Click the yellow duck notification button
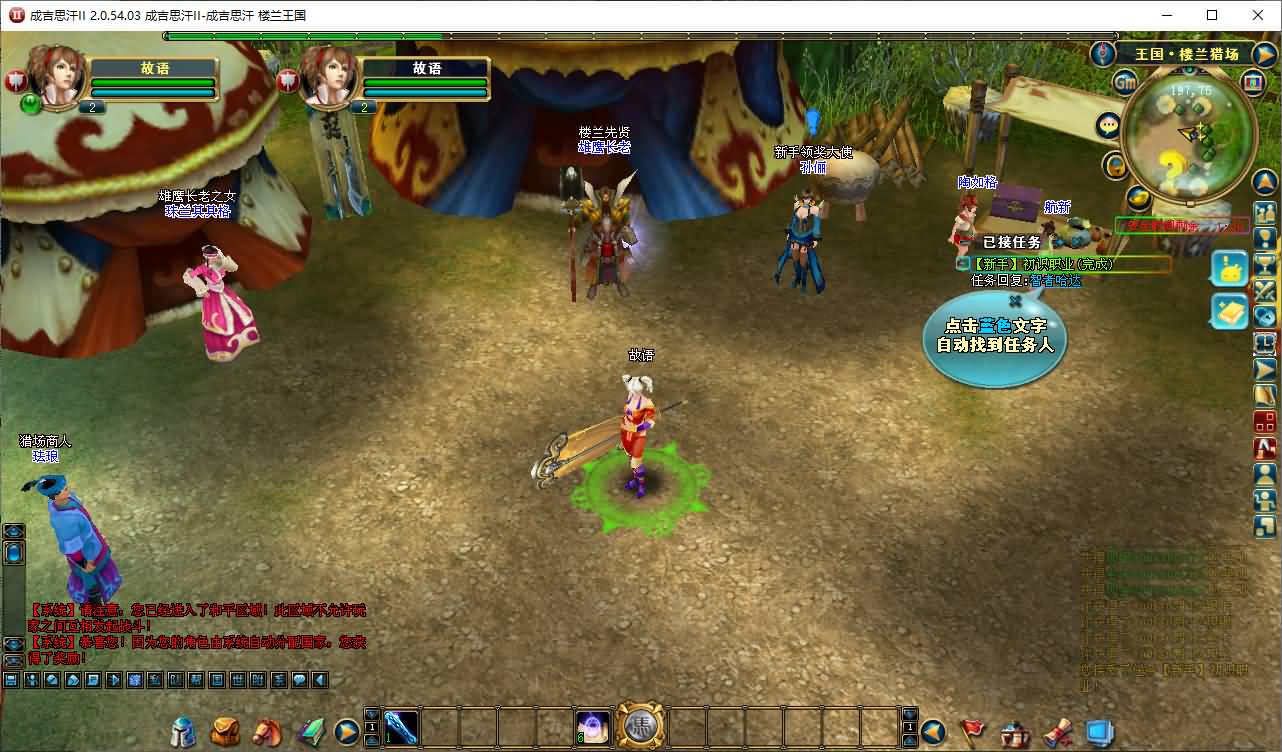Image resolution: width=1282 pixels, height=752 pixels. 1230,268
